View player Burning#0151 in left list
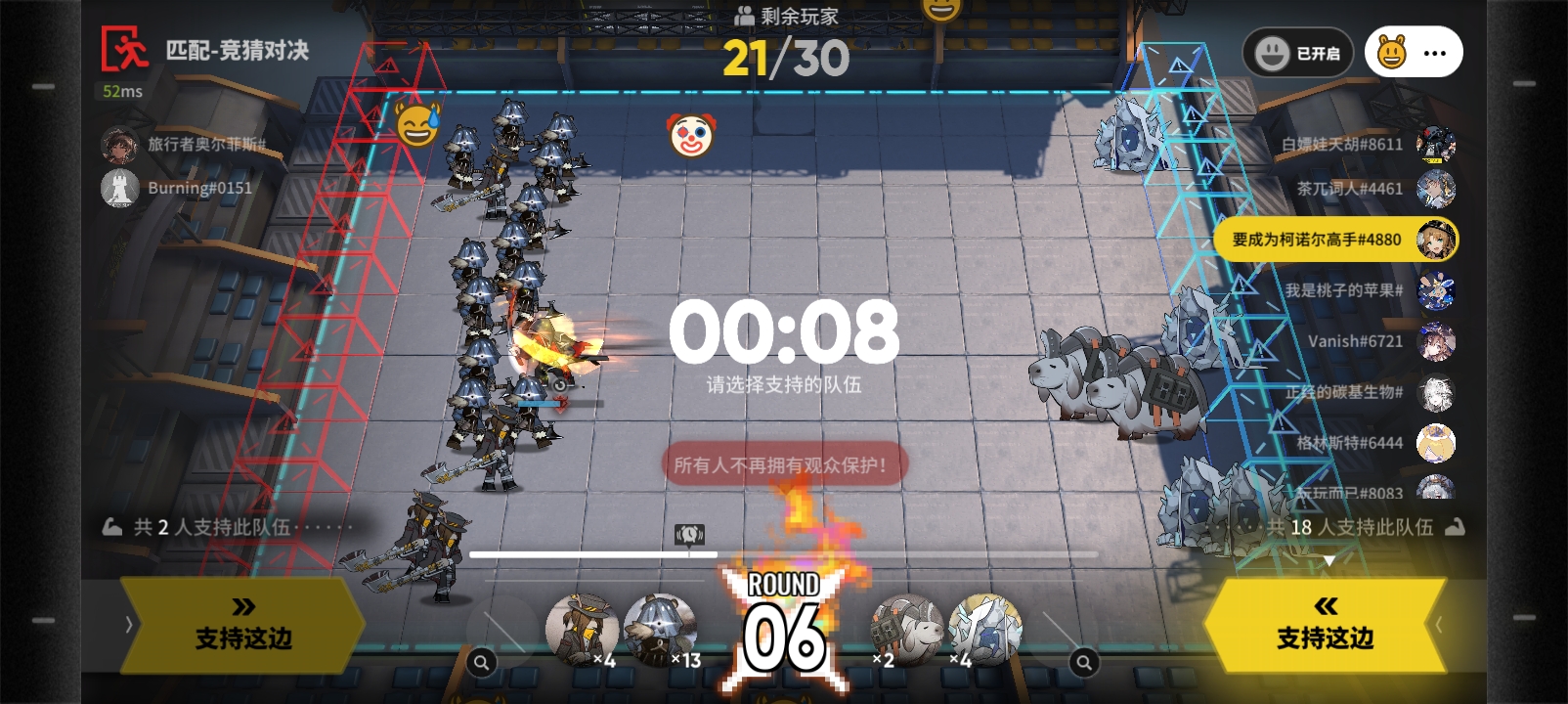This screenshot has width=1568, height=704. [x=178, y=188]
